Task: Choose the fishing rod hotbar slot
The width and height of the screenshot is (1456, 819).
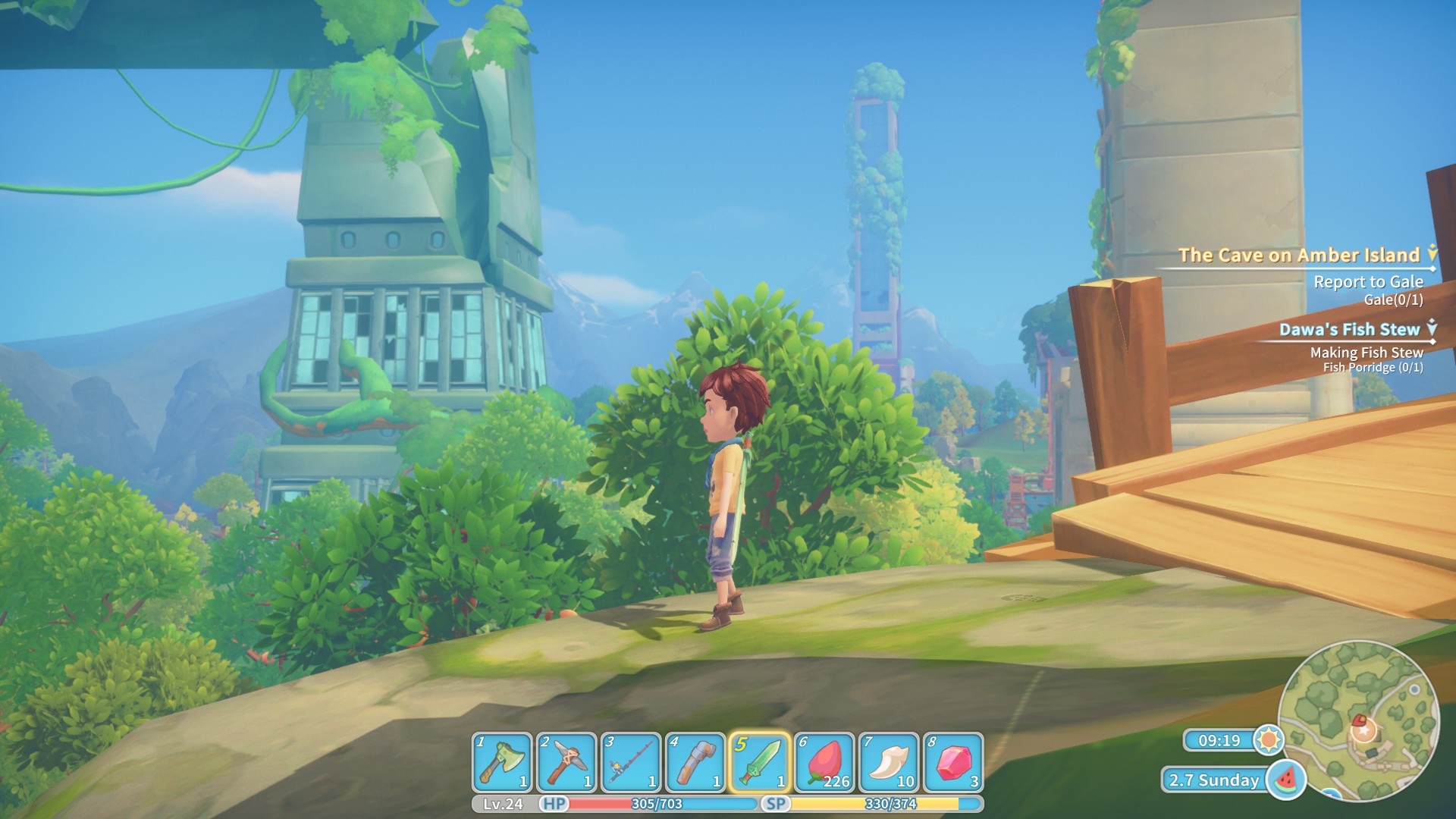Action: (x=631, y=761)
